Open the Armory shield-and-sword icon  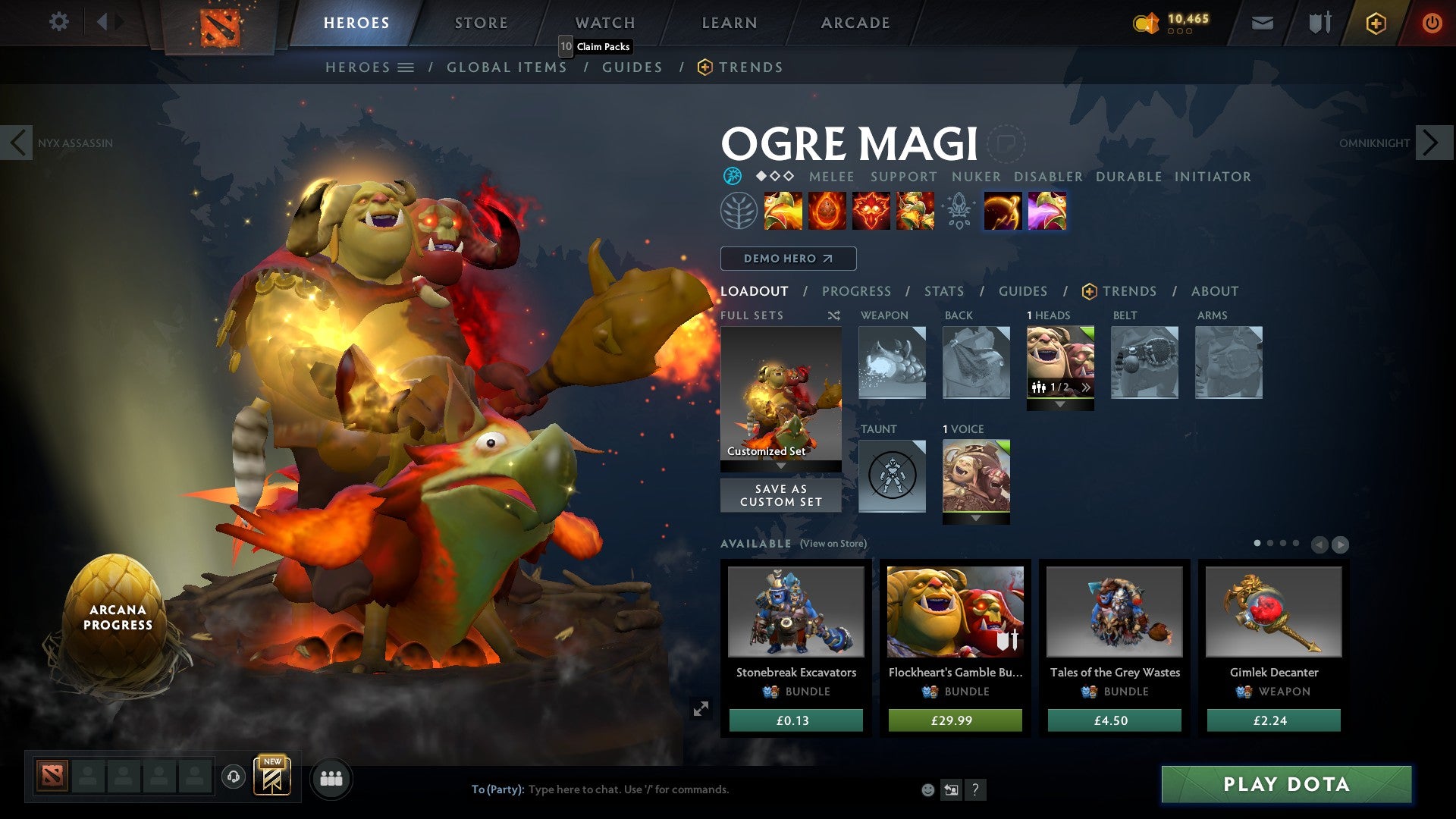point(1319,23)
